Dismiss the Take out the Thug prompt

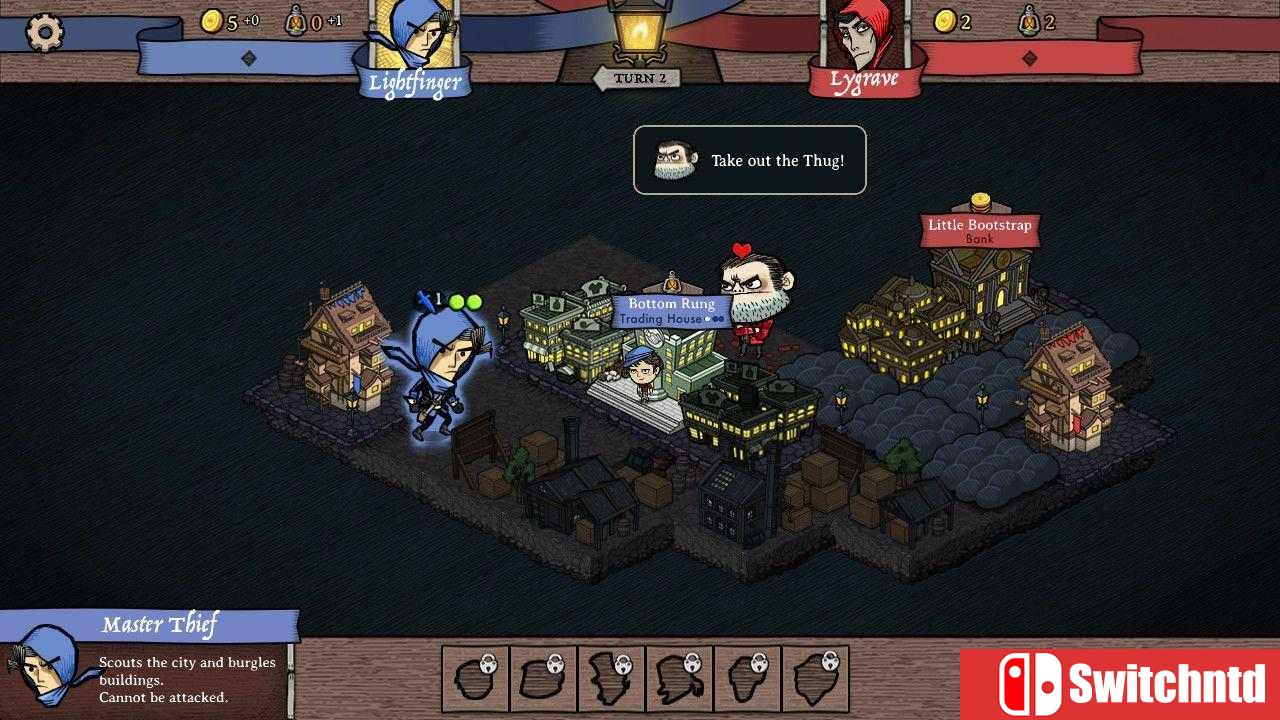coord(749,160)
